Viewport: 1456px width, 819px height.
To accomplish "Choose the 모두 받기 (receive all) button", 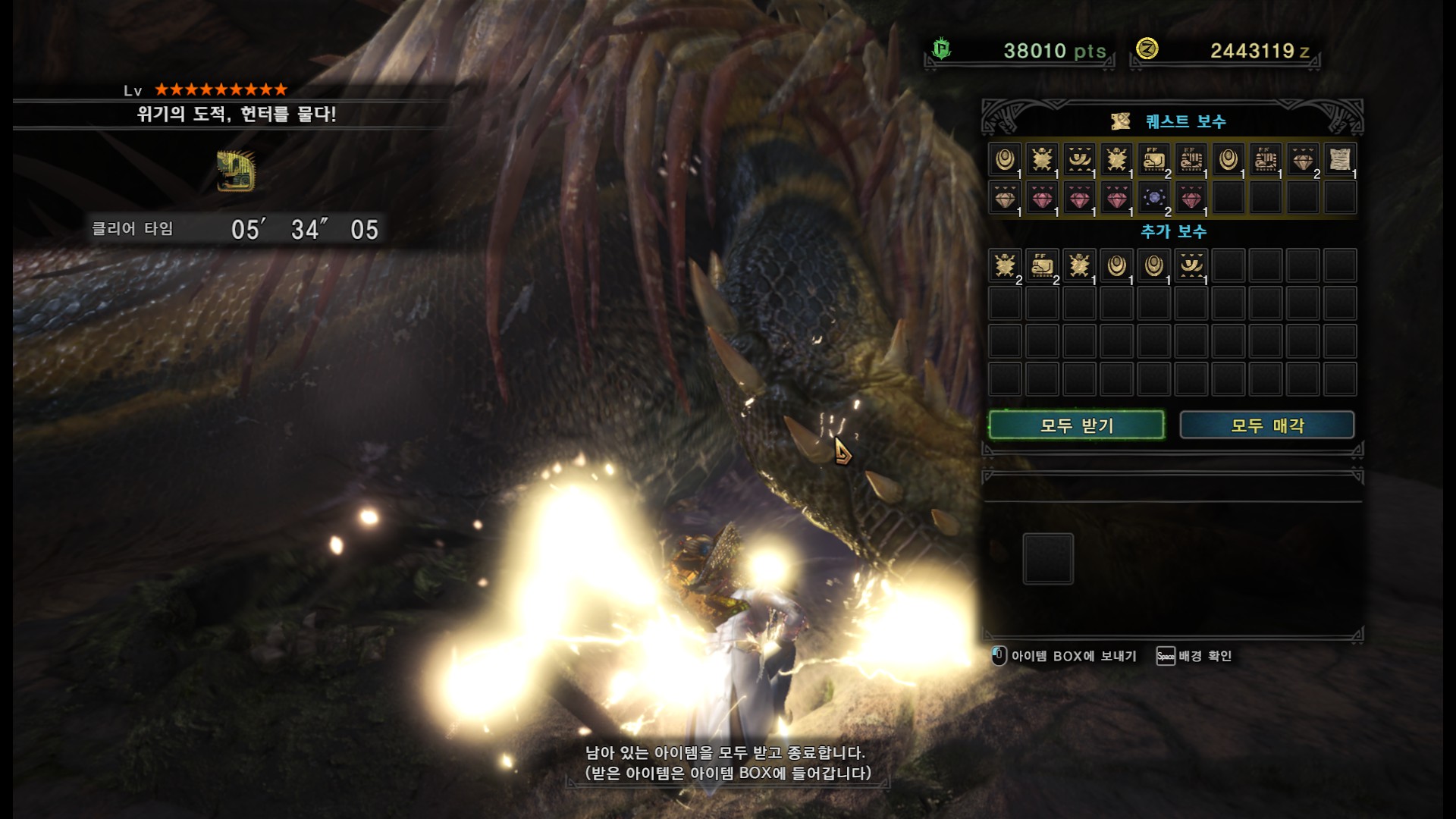I will [x=1076, y=425].
